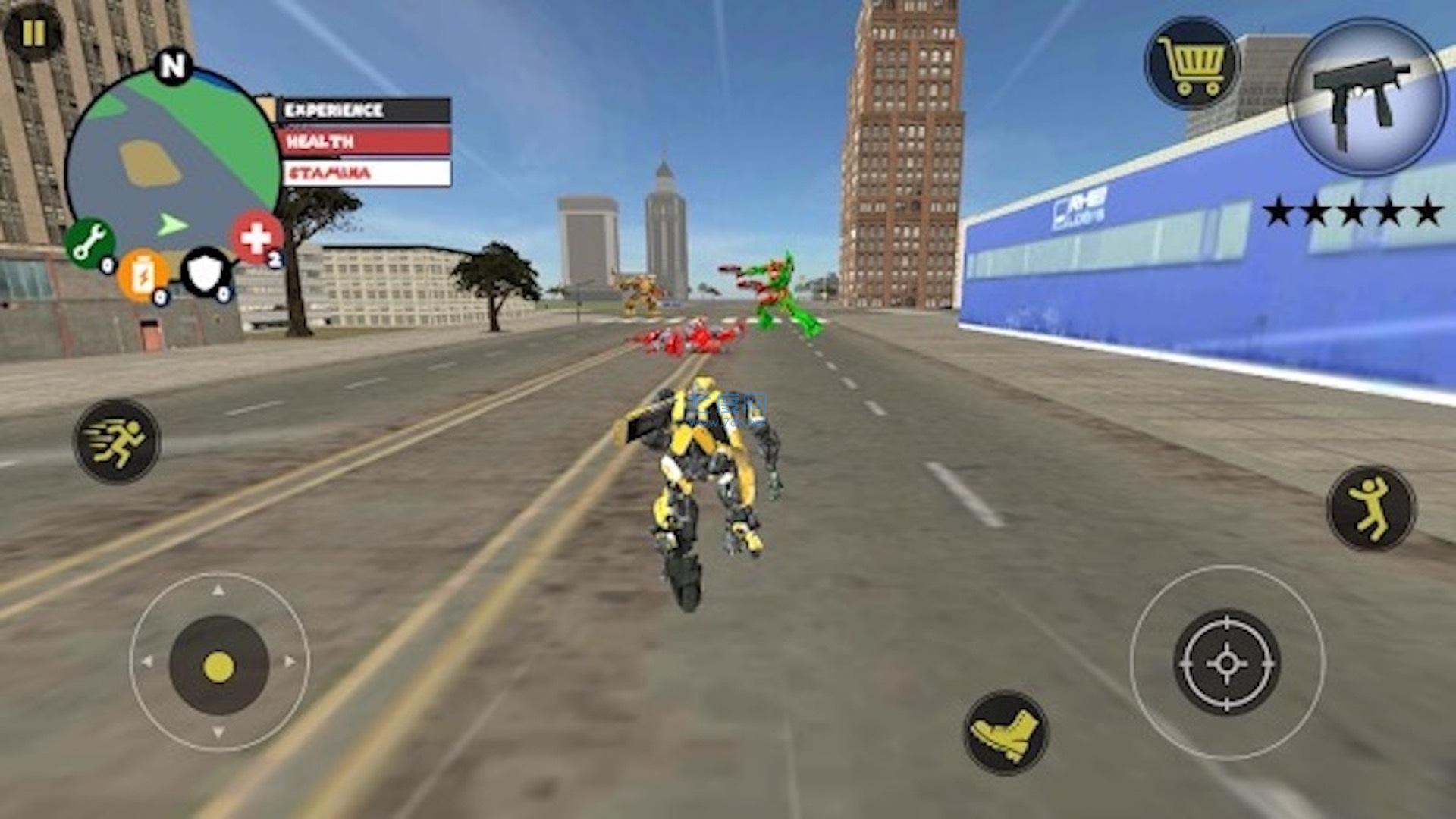This screenshot has height=819, width=1456.
Task: Activate the orange battery energy item
Action: point(143,275)
